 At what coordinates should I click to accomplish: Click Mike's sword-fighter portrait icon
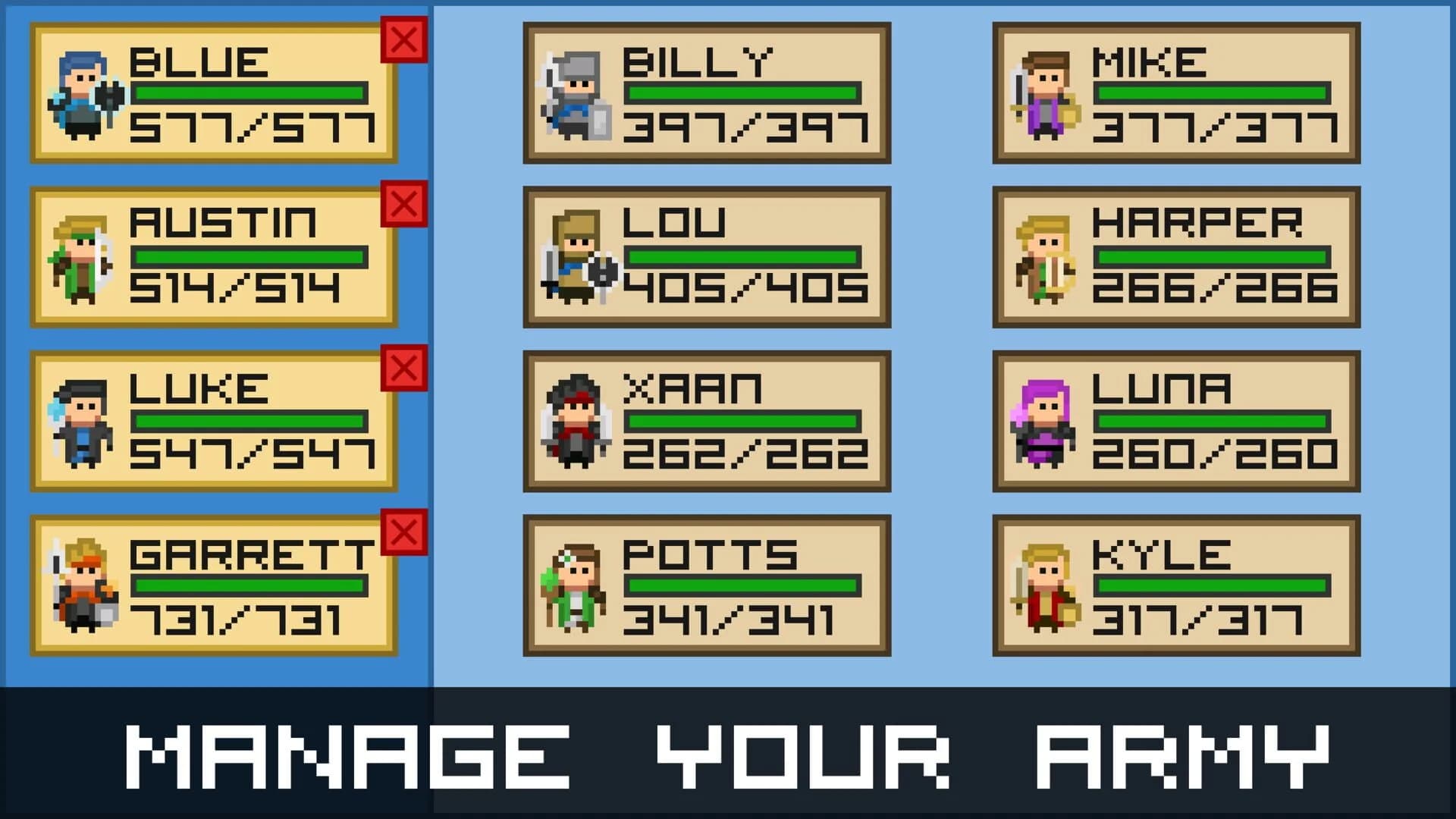pos(1045,95)
